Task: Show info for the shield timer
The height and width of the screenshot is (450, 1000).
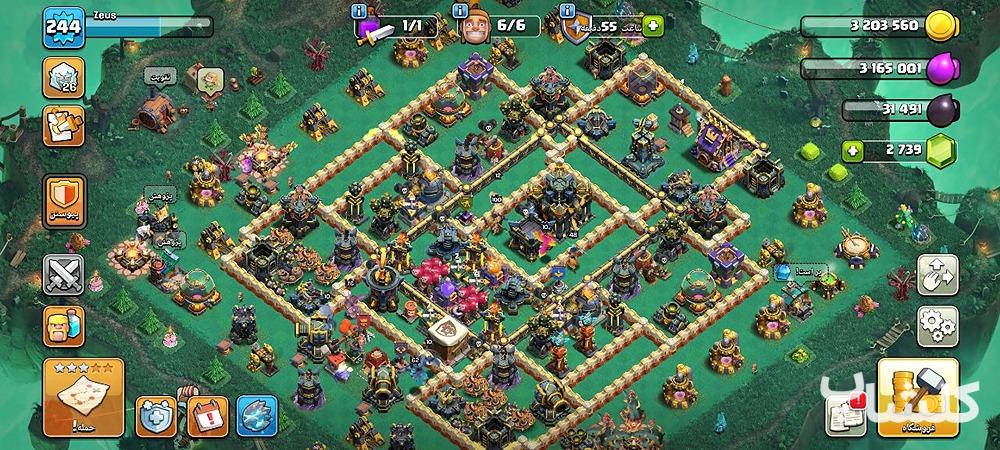Action: tap(569, 11)
